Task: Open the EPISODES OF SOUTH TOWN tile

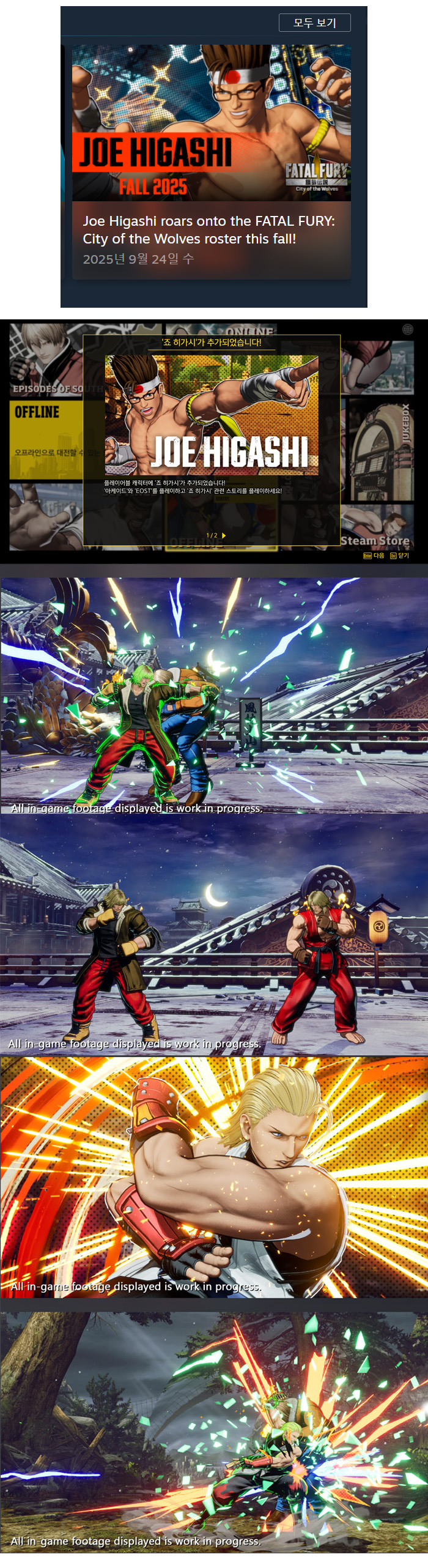Action: tap(44, 361)
